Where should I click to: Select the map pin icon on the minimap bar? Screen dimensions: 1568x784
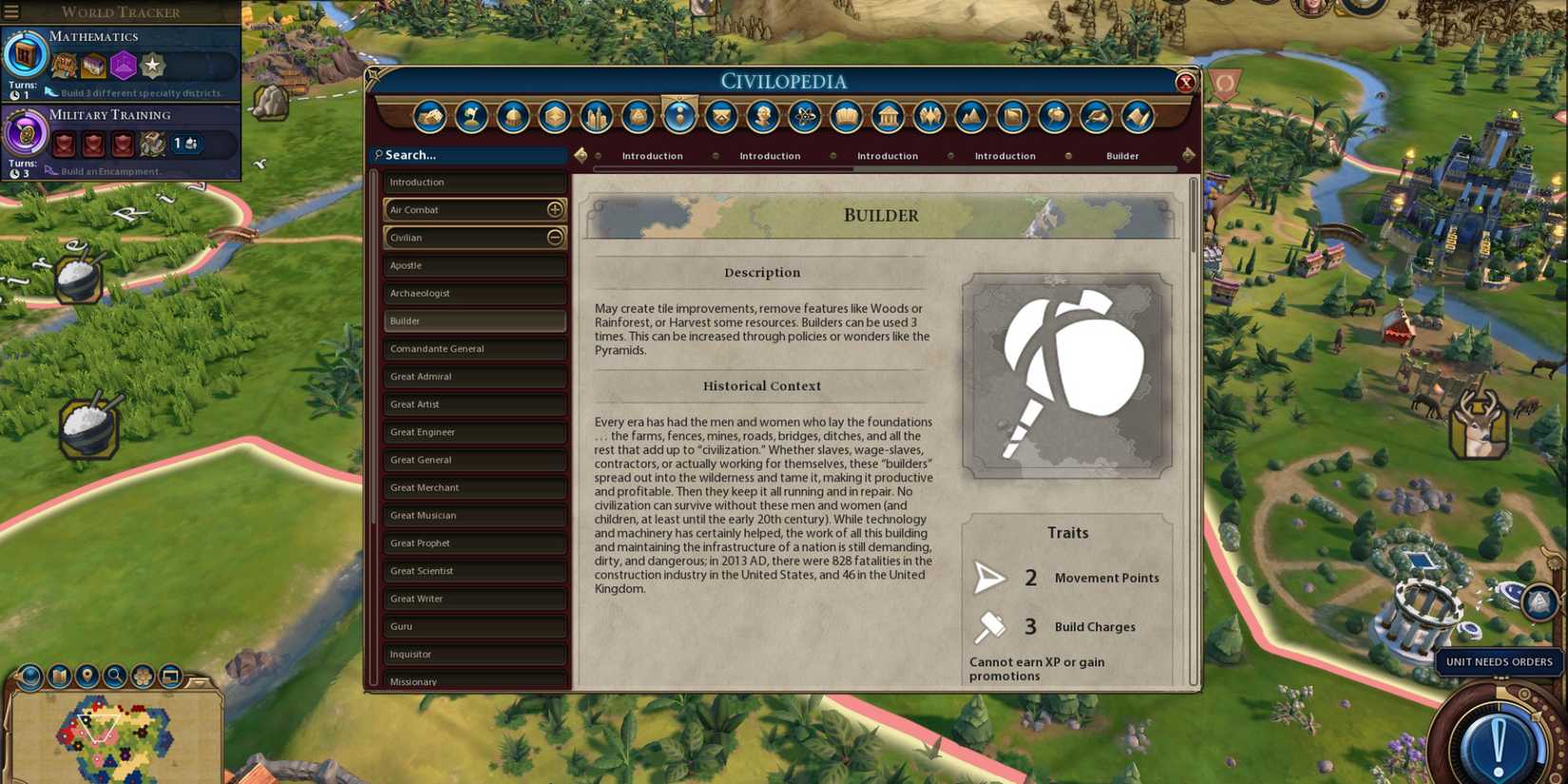pyautogui.click(x=86, y=677)
